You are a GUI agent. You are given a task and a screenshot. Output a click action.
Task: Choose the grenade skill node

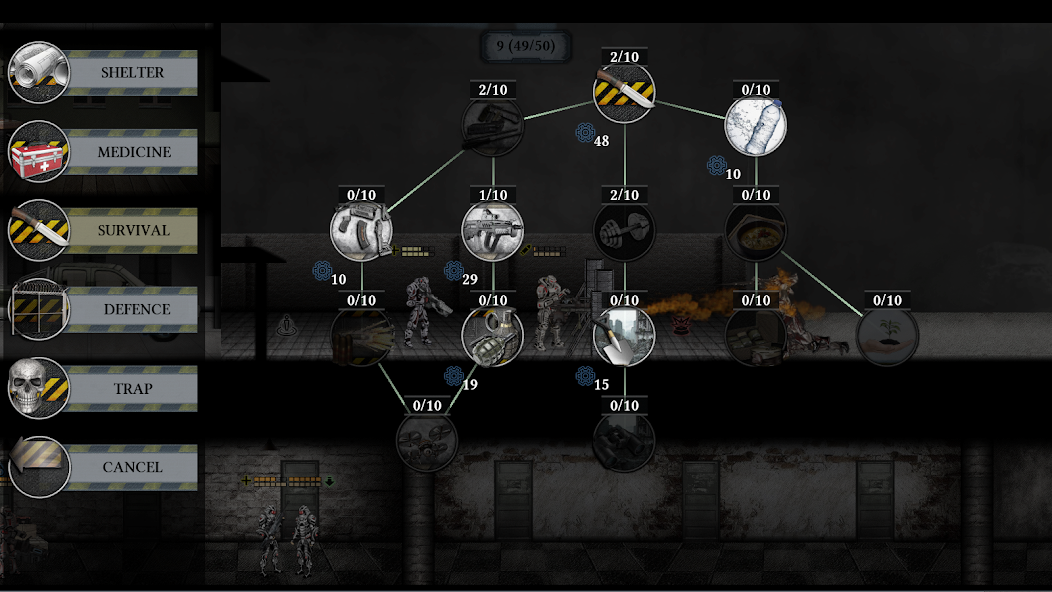(493, 336)
